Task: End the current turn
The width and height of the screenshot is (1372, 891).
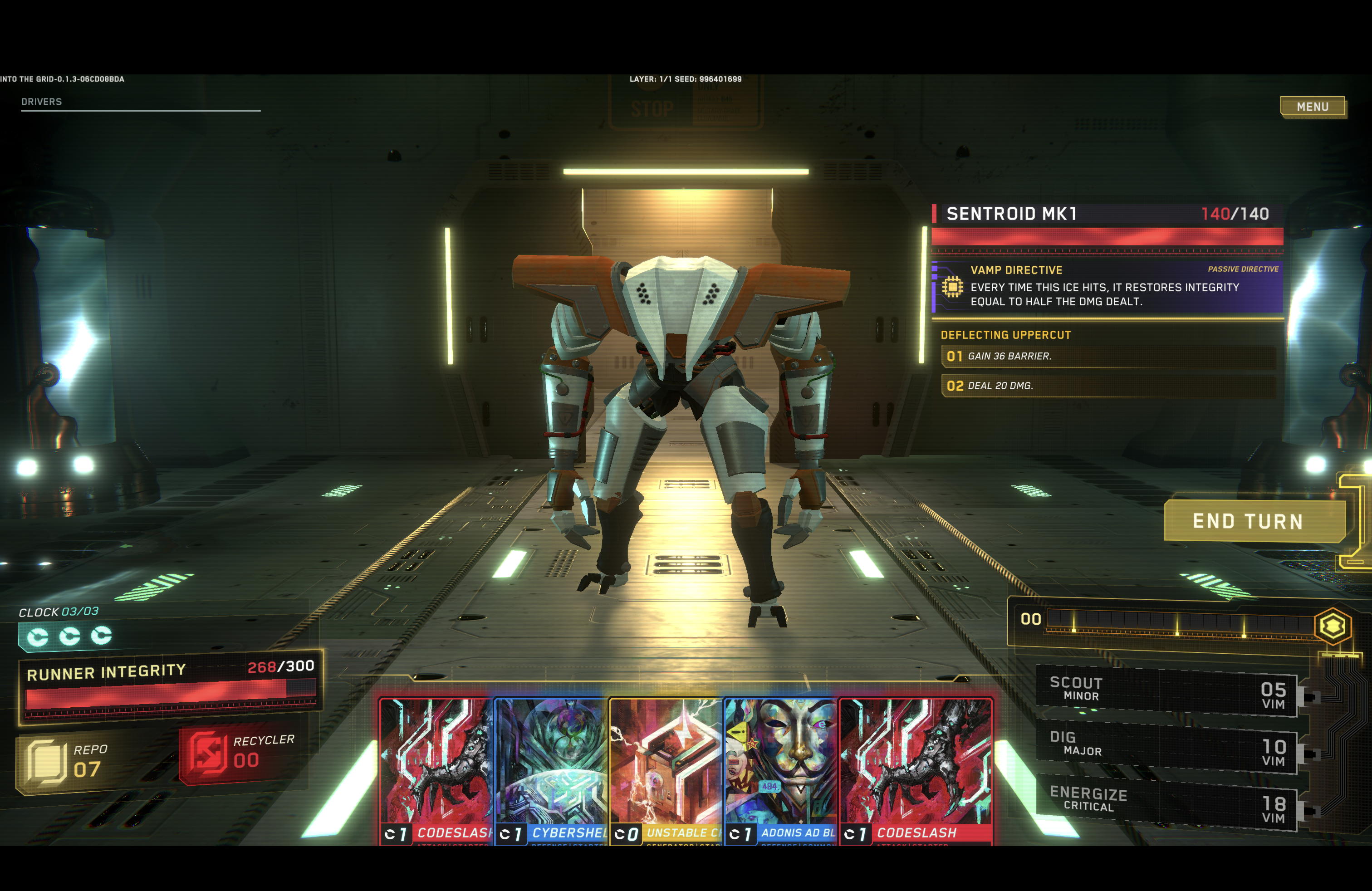Action: point(1248,521)
